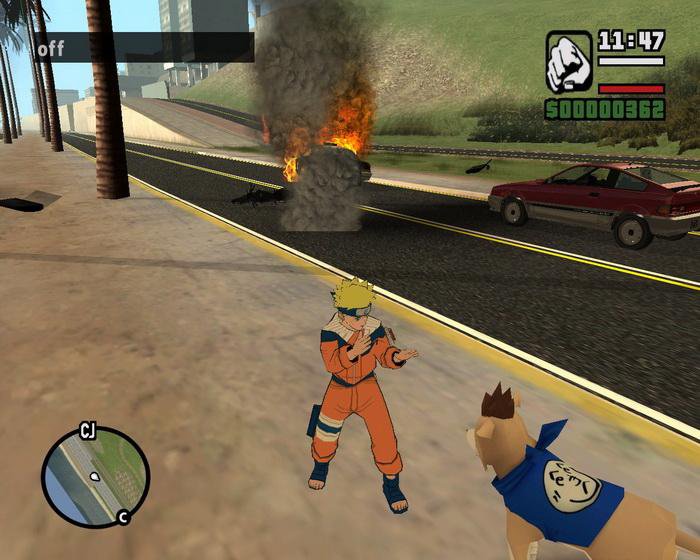The height and width of the screenshot is (560, 700).
Task: Click the C marker on the radar
Action: click(122, 517)
